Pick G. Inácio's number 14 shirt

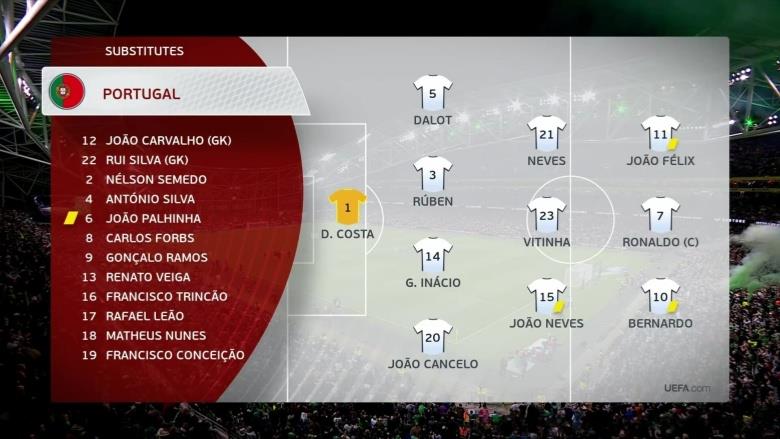(432, 255)
